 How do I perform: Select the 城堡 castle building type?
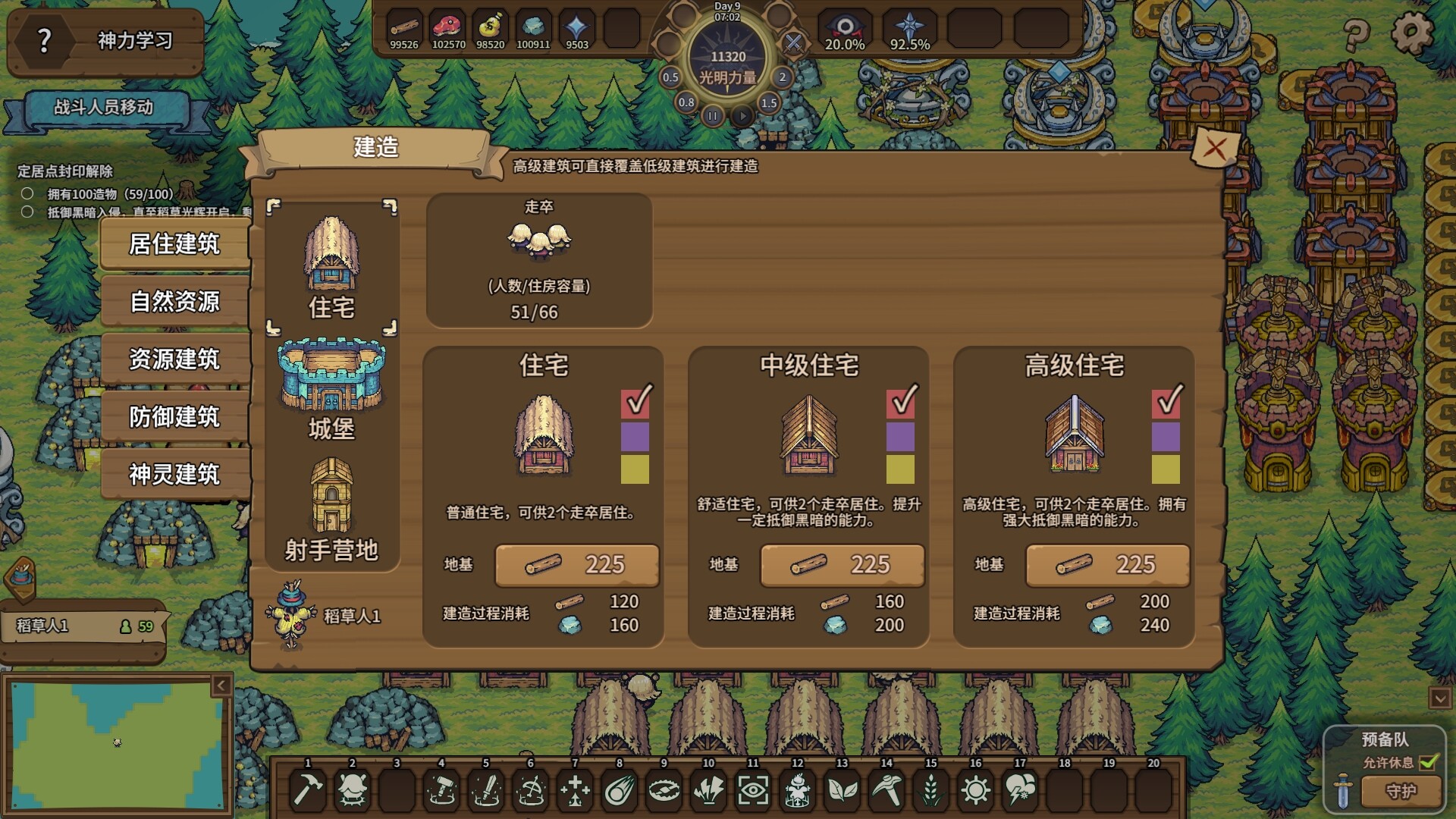(331, 389)
